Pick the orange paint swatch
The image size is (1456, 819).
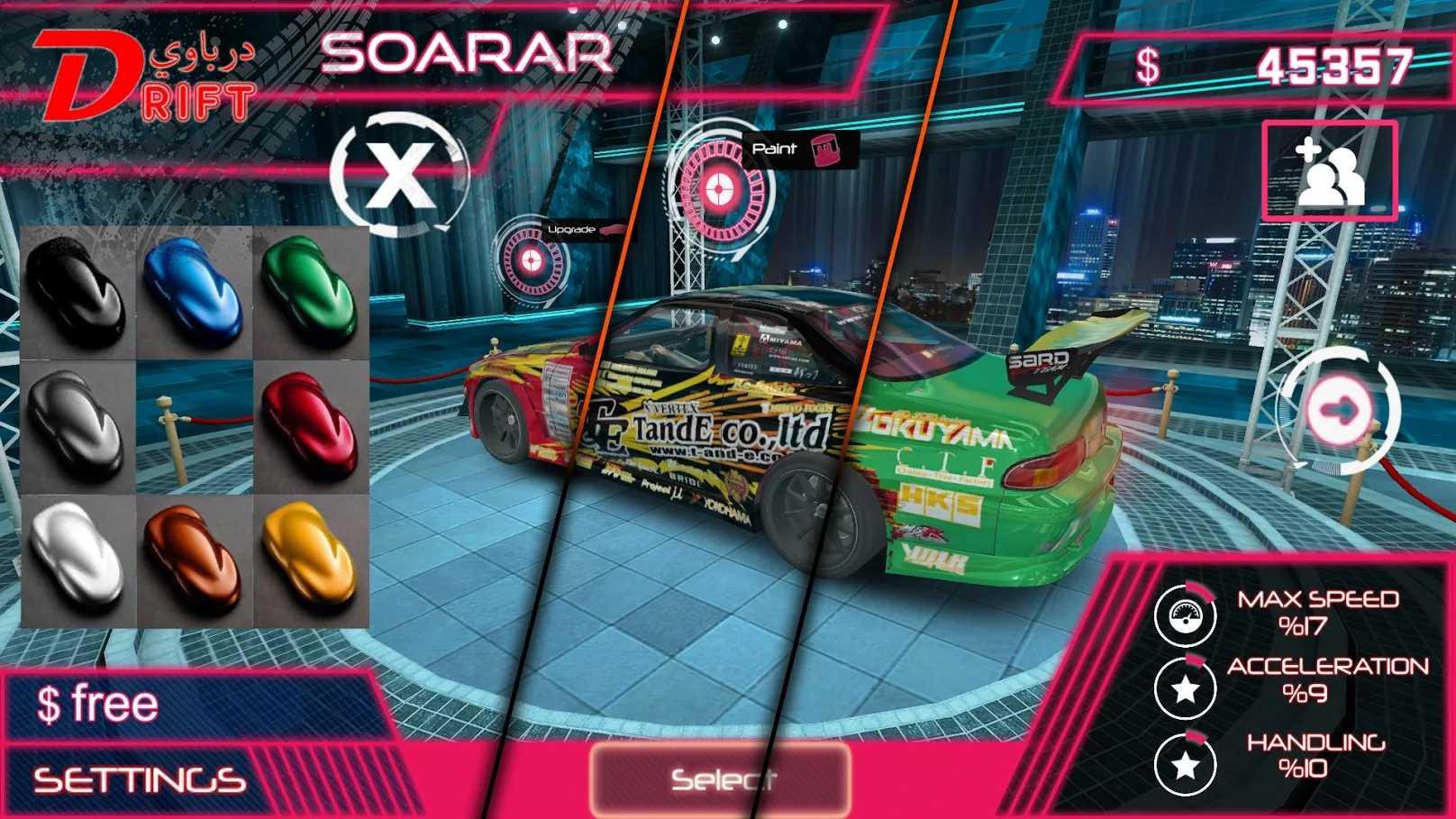[x=194, y=558]
